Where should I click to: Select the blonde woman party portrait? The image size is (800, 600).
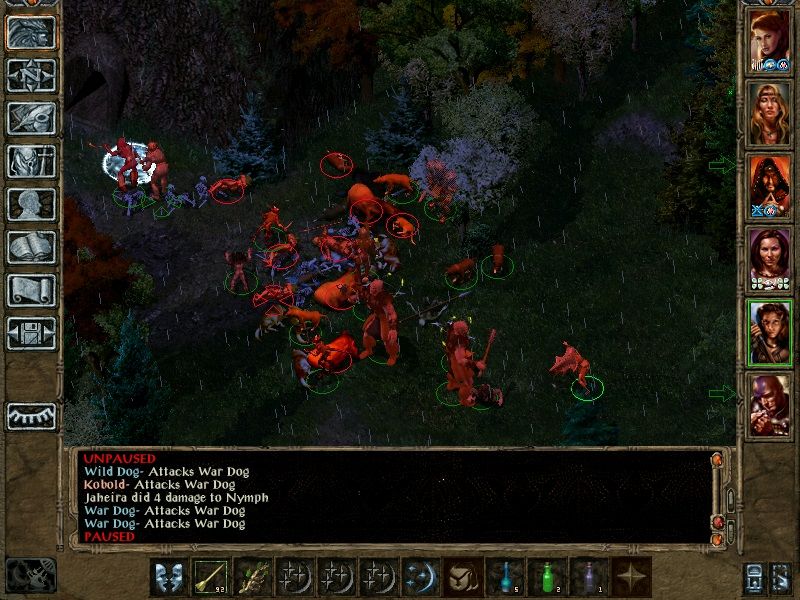click(769, 113)
